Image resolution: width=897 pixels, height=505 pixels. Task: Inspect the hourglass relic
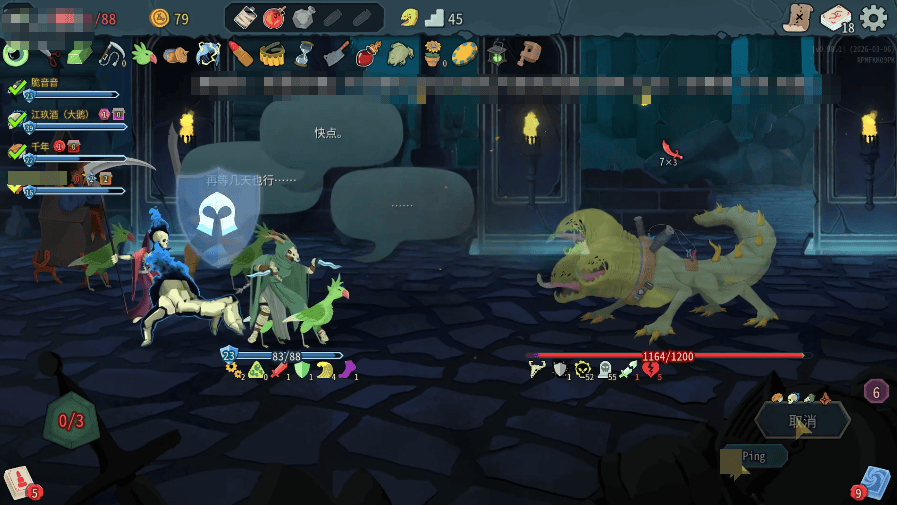303,53
